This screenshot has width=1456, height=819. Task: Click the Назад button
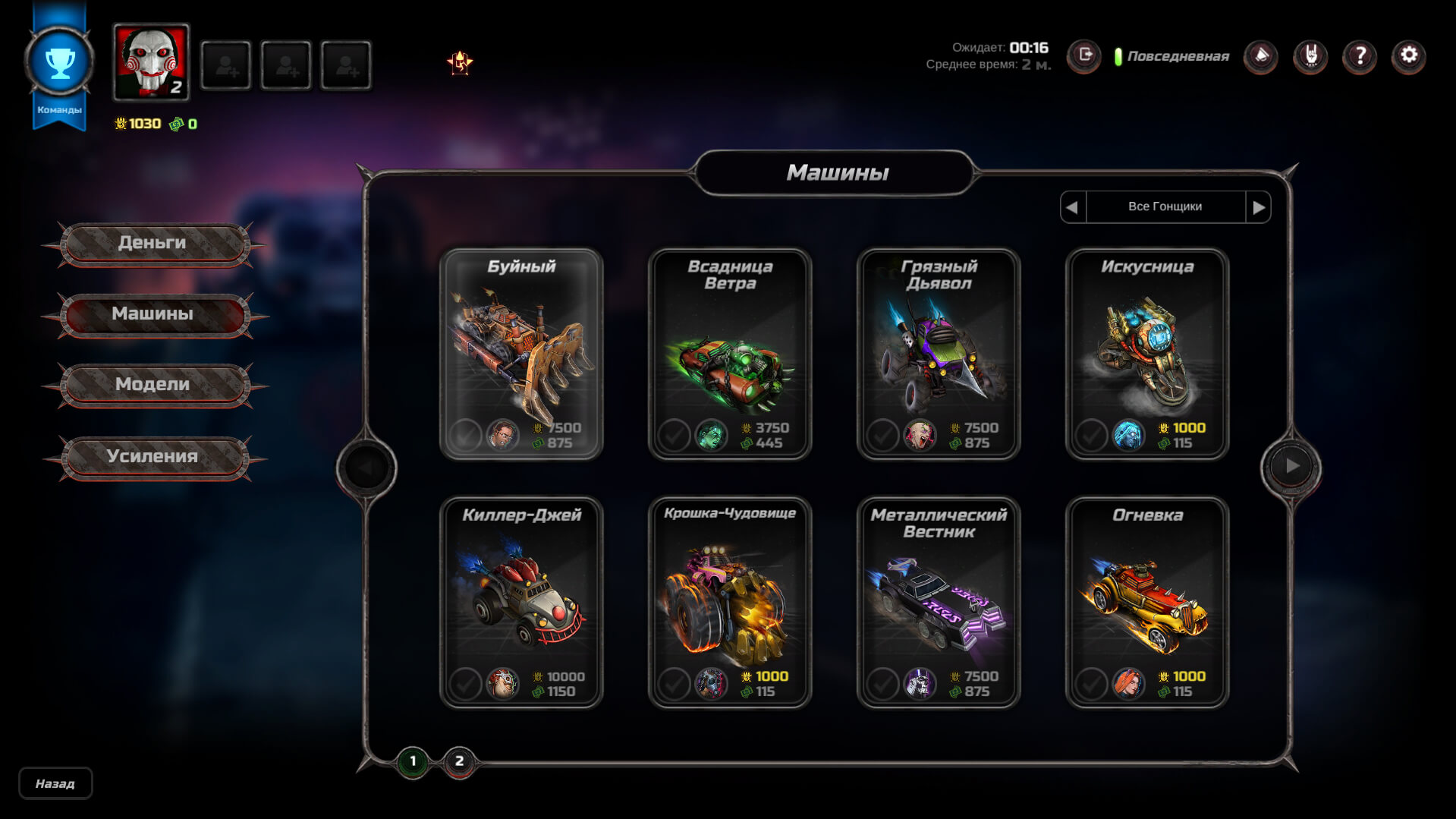point(55,783)
